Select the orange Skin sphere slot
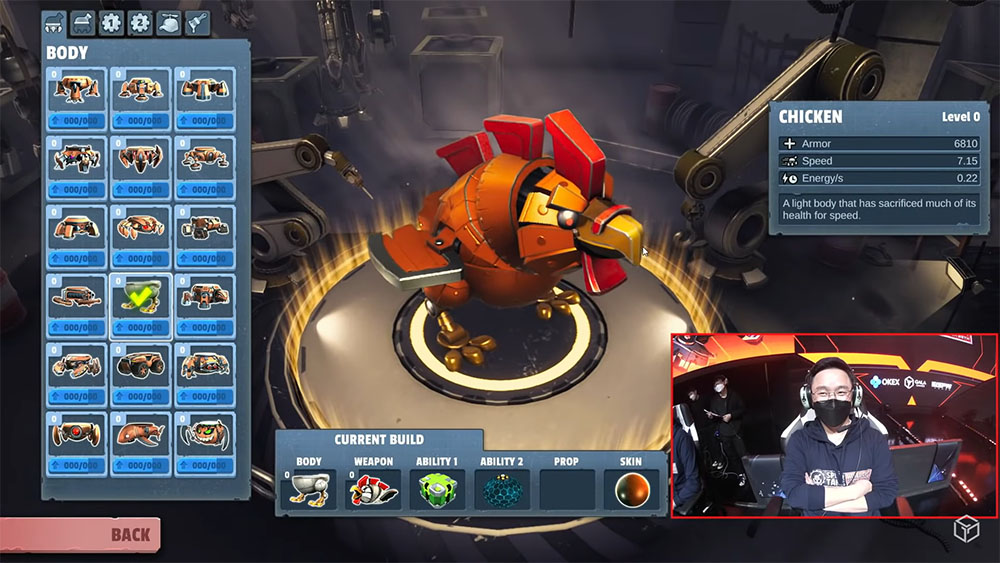1000x563 pixels. point(630,489)
